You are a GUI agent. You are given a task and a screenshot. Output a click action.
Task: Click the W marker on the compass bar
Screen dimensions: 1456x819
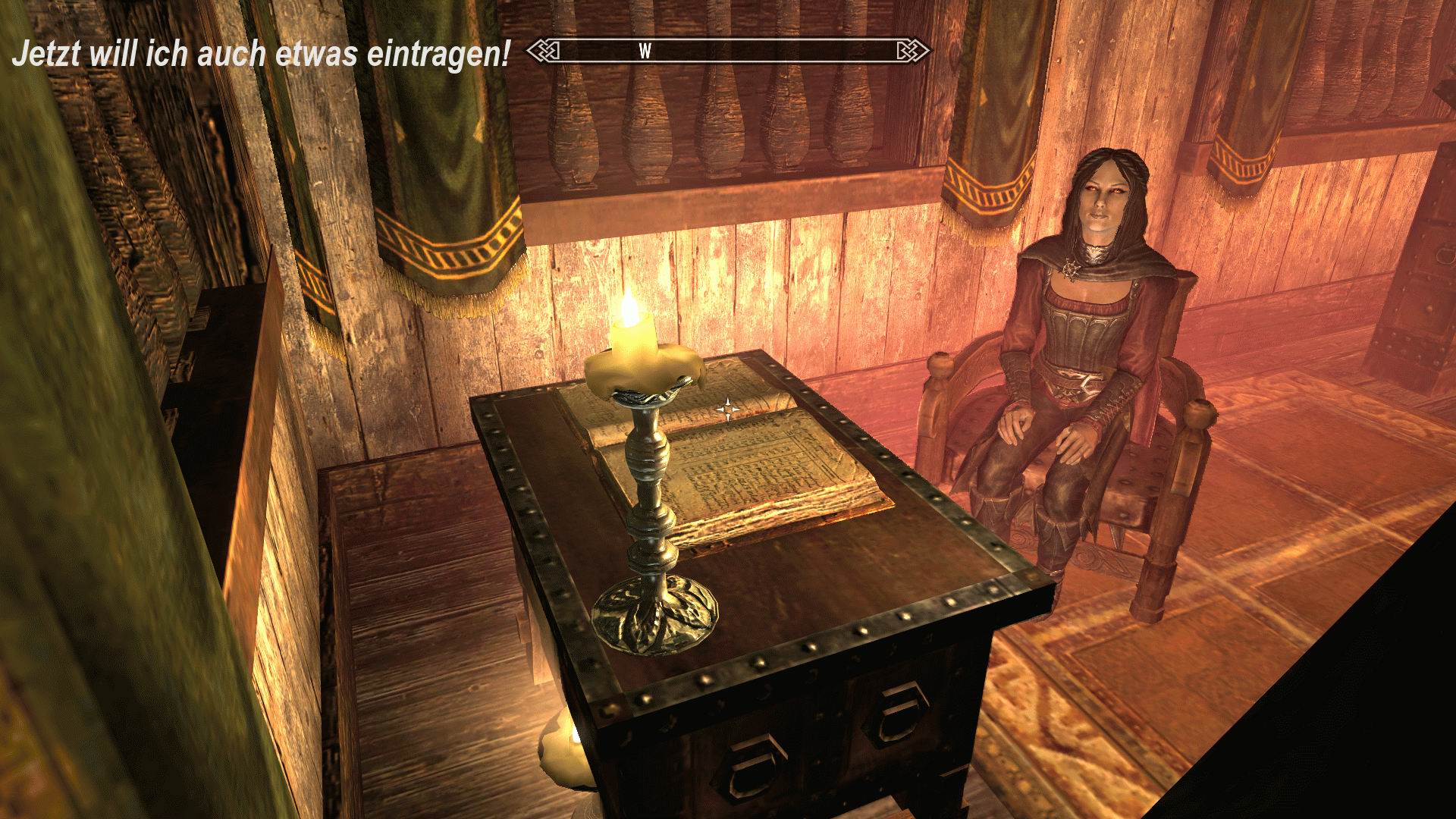[645, 52]
